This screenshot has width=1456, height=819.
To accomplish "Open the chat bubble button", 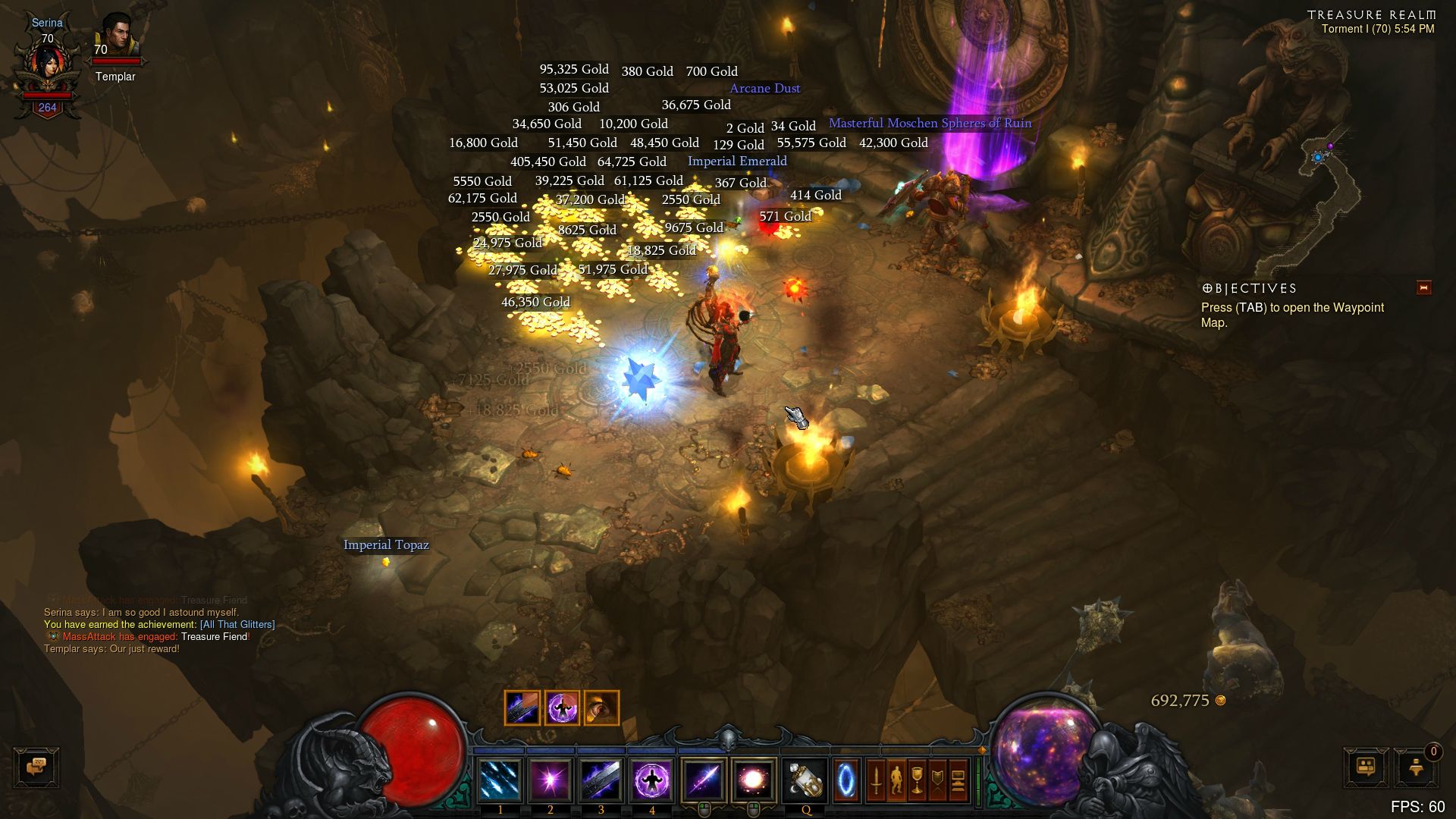I will 36,767.
